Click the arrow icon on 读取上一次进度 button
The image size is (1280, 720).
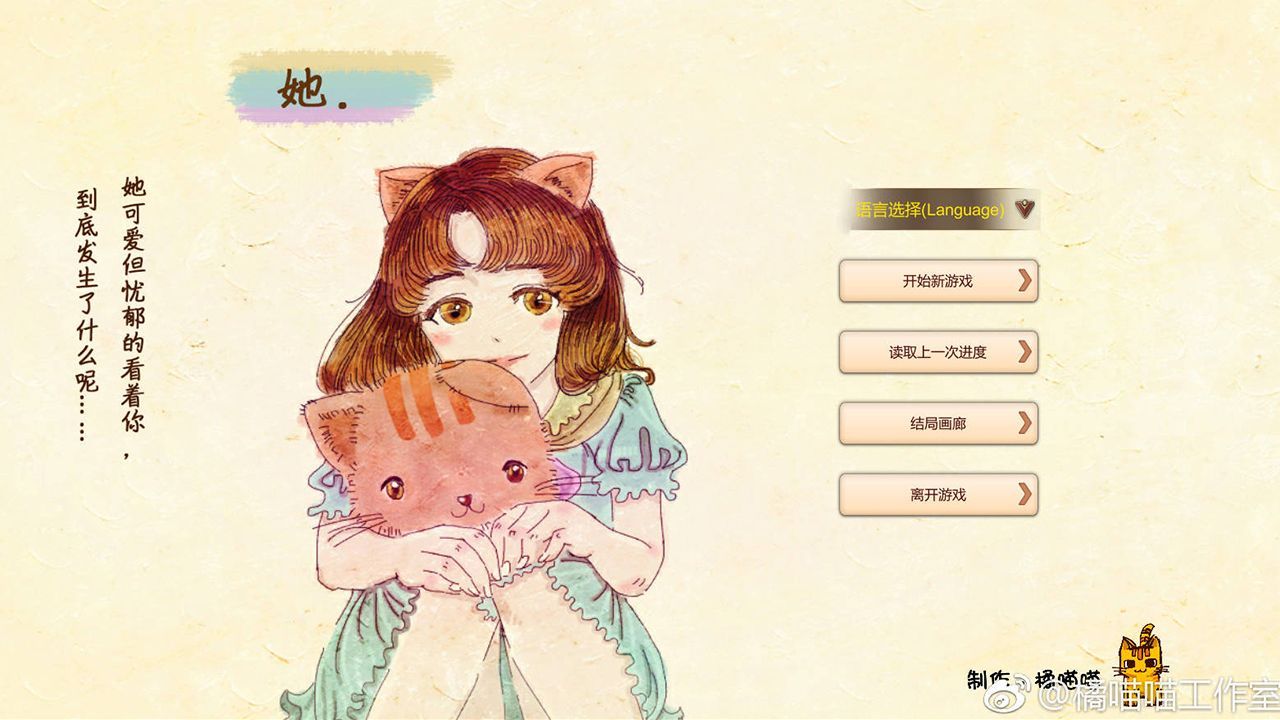click(1024, 352)
